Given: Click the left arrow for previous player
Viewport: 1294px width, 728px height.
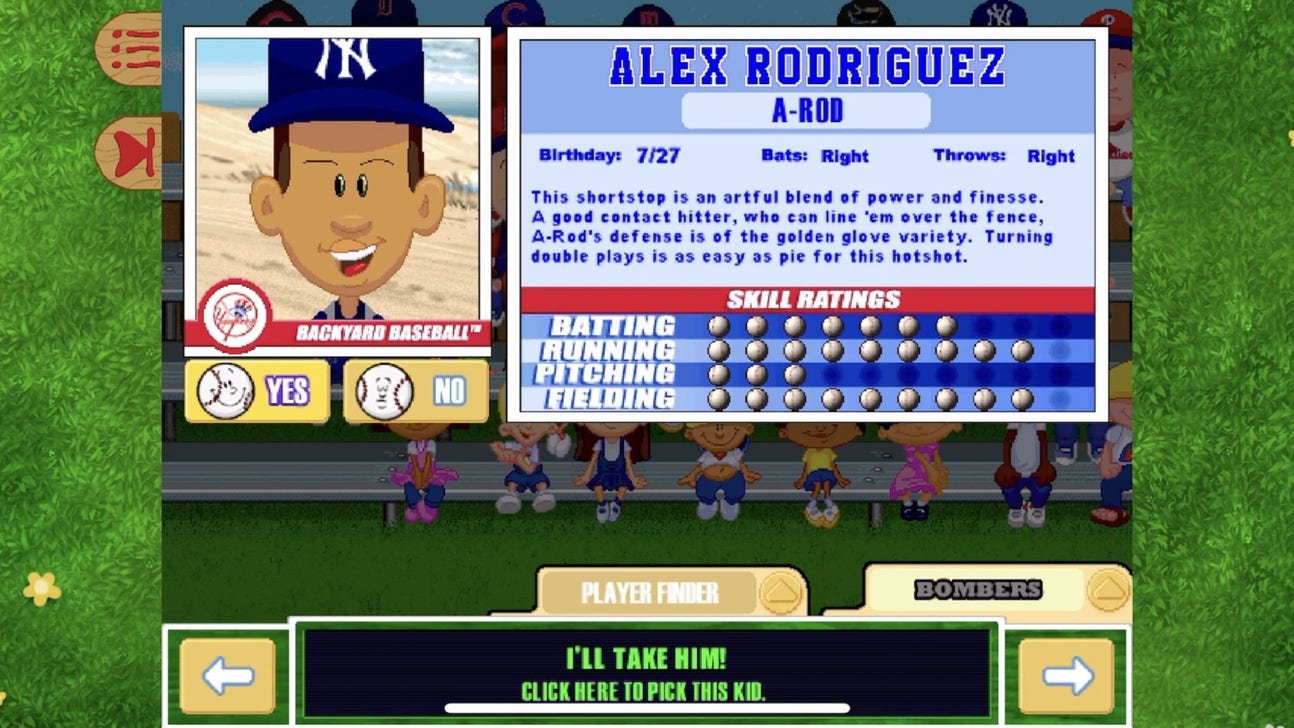Looking at the screenshot, I should tap(227, 674).
